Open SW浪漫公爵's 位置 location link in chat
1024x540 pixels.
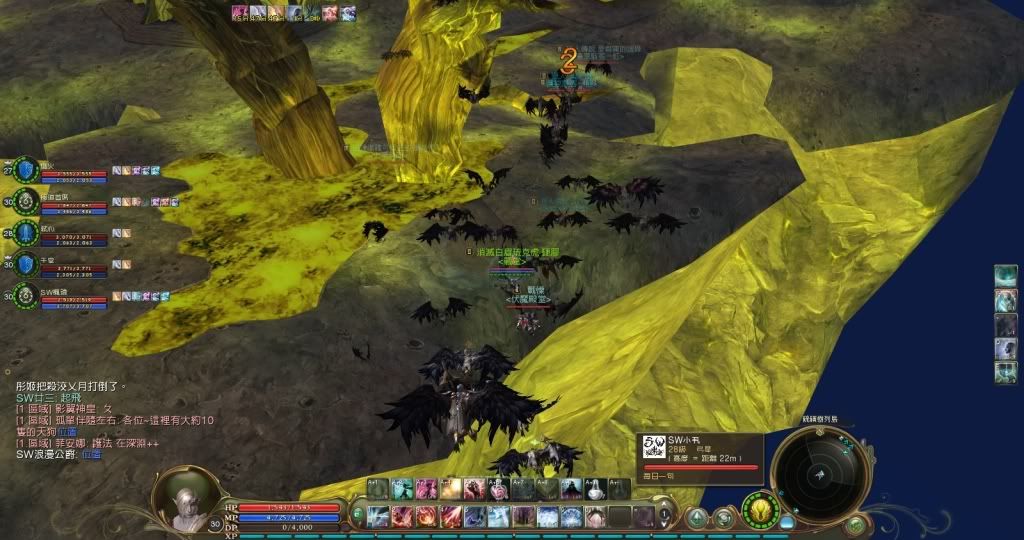click(91, 454)
